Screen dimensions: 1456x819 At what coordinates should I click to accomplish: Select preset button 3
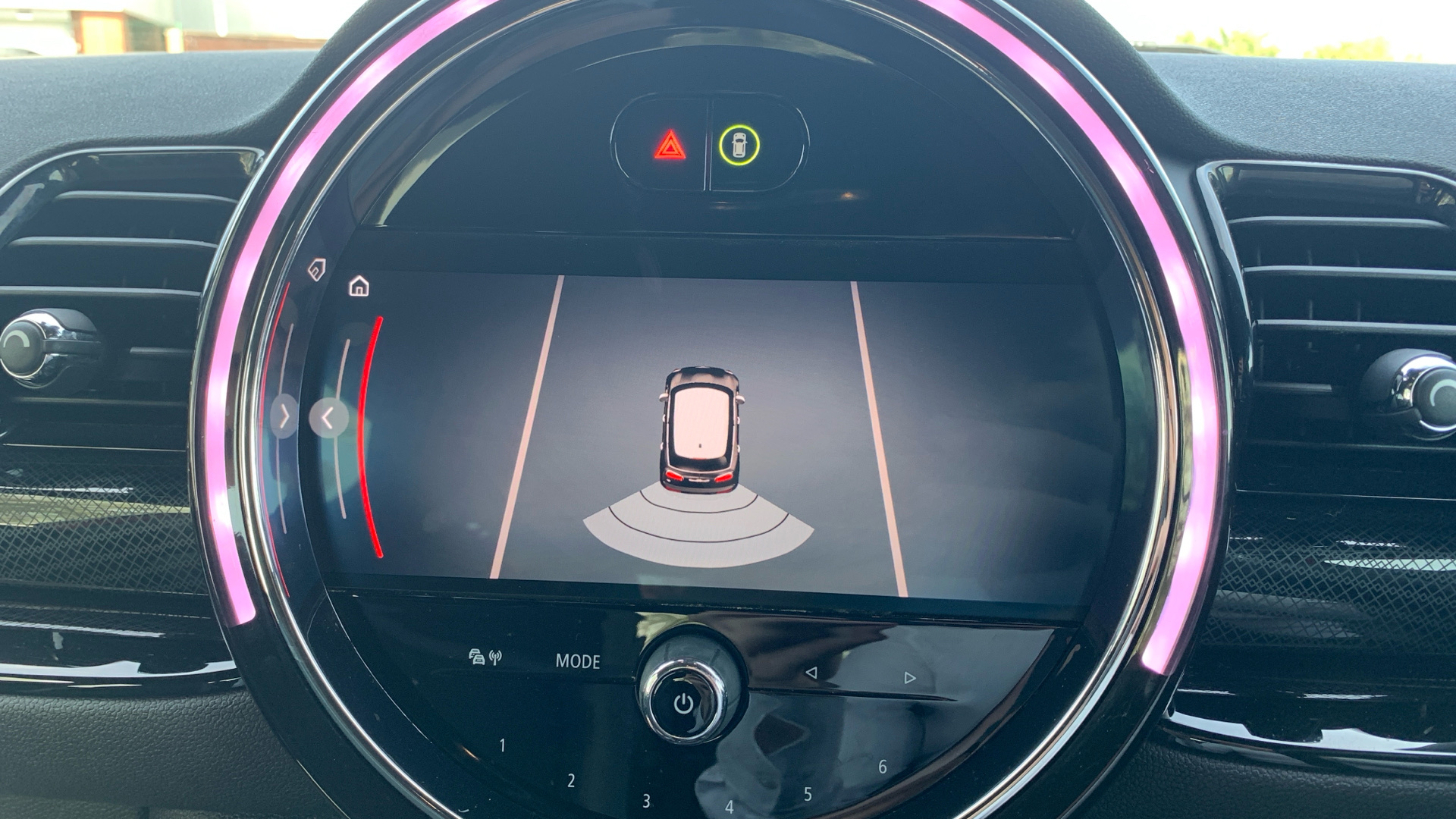[646, 801]
